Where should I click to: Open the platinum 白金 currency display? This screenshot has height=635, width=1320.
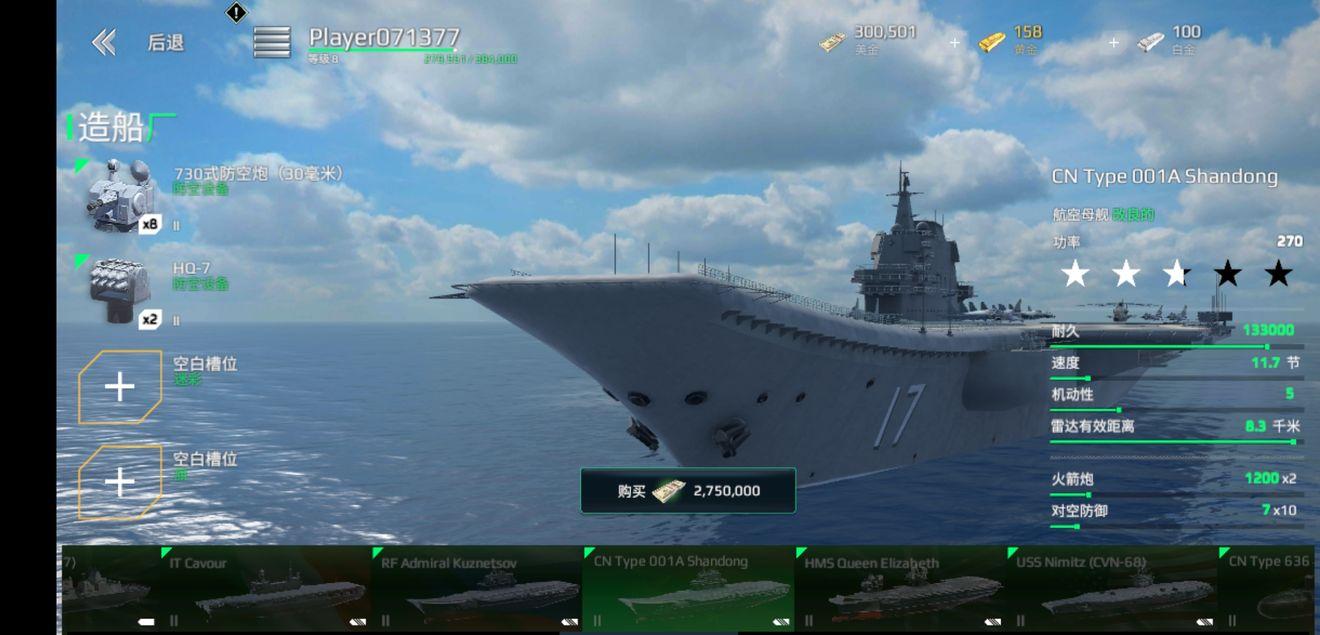tap(1170, 41)
